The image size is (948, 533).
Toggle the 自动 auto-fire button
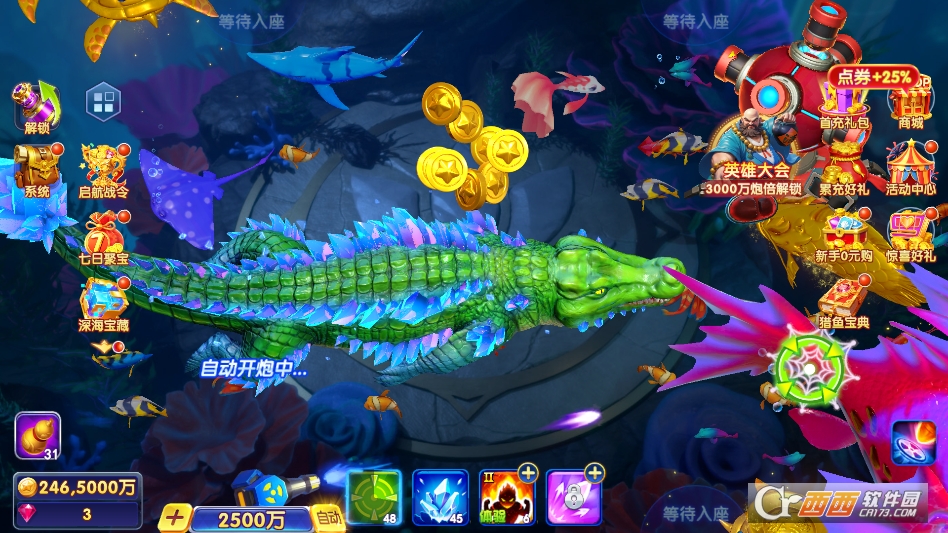(327, 517)
